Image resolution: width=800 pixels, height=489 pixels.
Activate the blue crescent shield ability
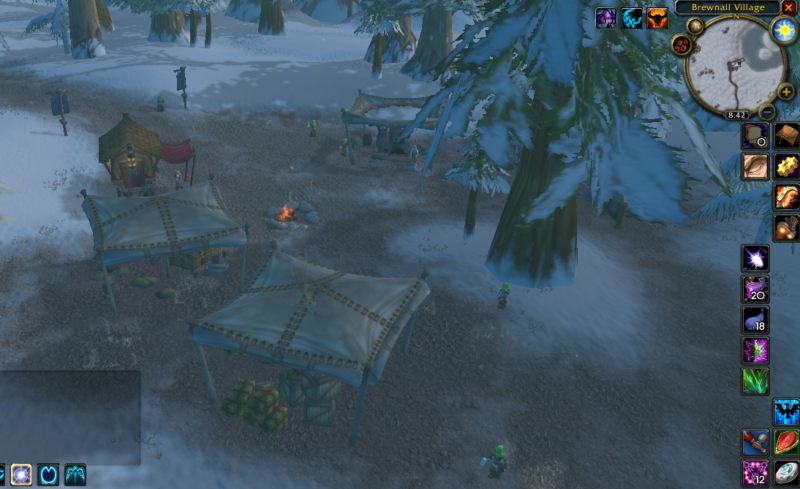48,475
